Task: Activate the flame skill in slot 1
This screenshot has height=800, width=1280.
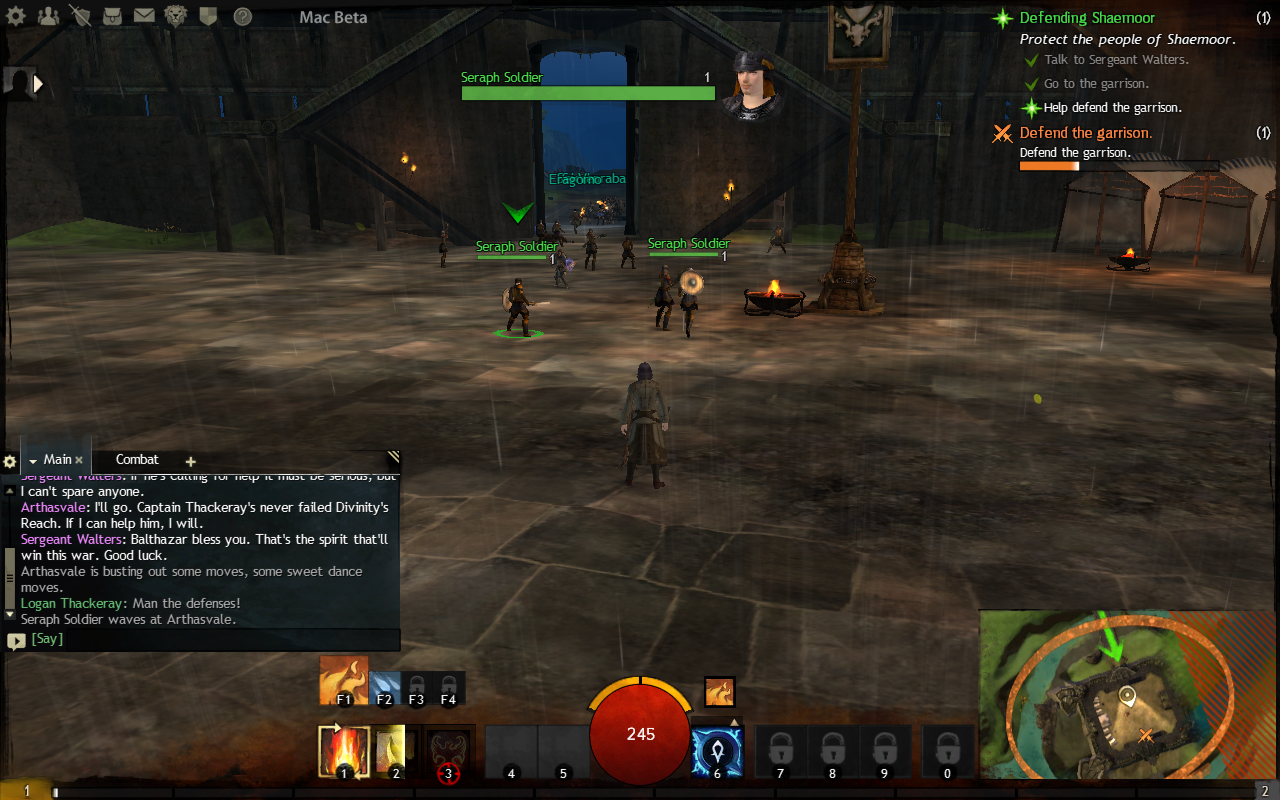Action: [x=343, y=751]
